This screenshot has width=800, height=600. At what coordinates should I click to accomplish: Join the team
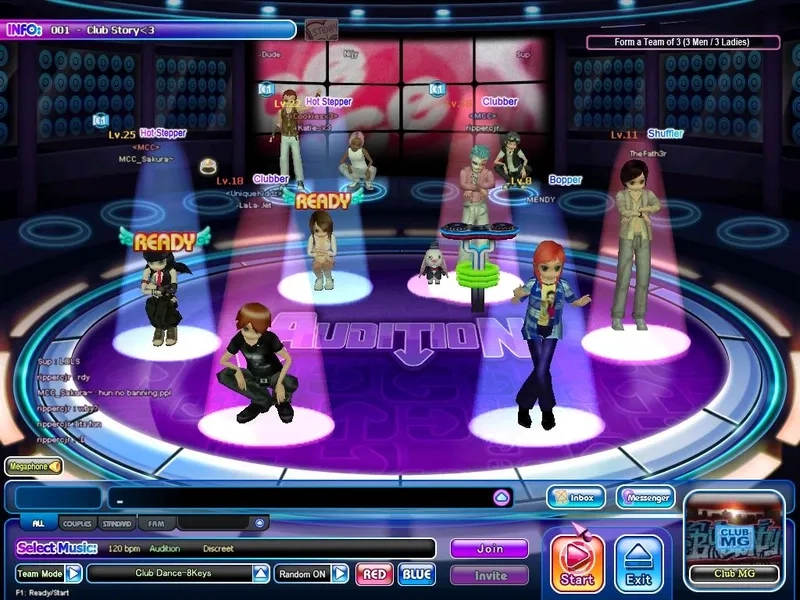click(x=489, y=549)
